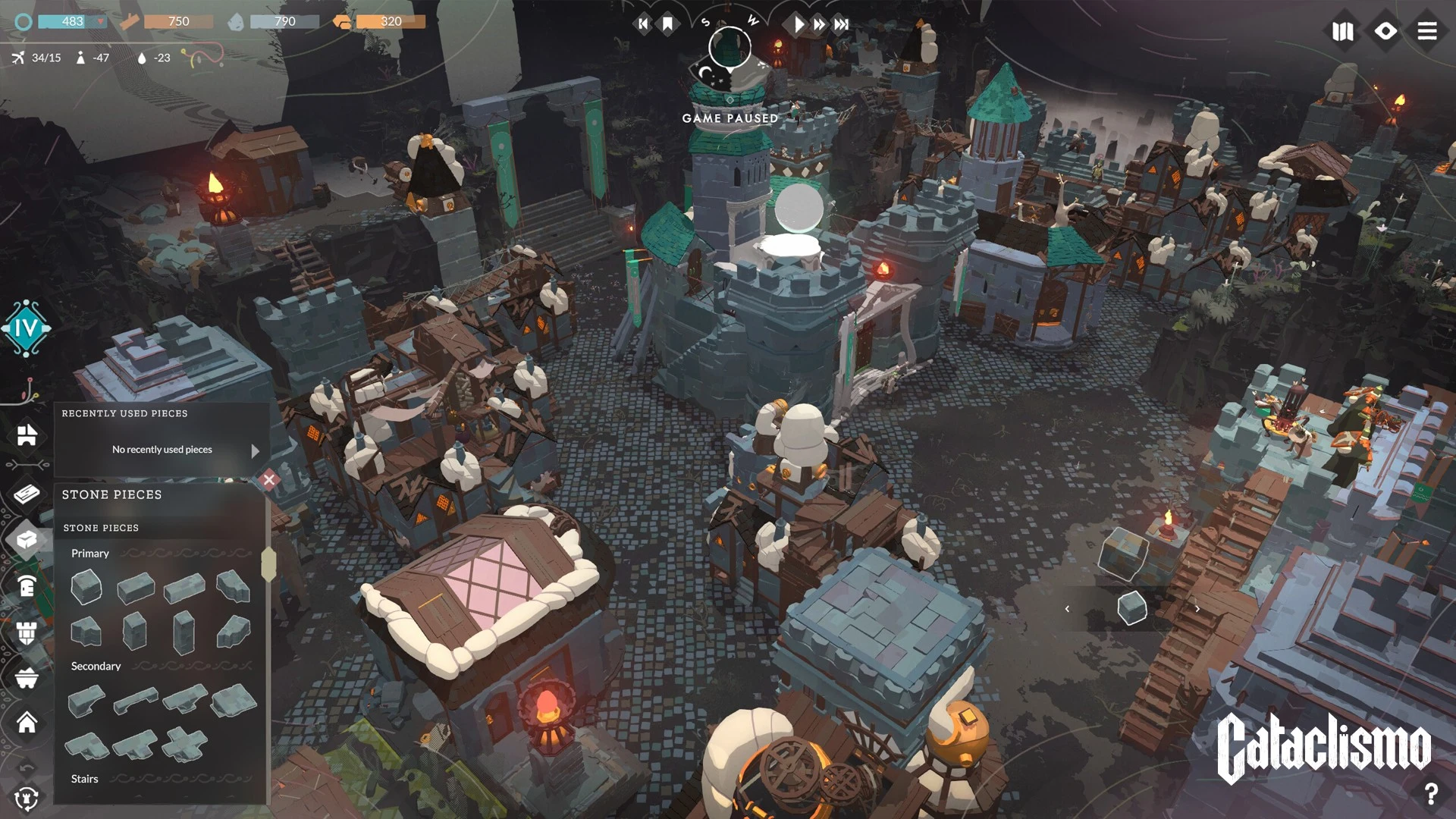Screen dimensions: 1456x819
Task: Cycle to the next piece with right arrow
Action: click(x=1197, y=609)
